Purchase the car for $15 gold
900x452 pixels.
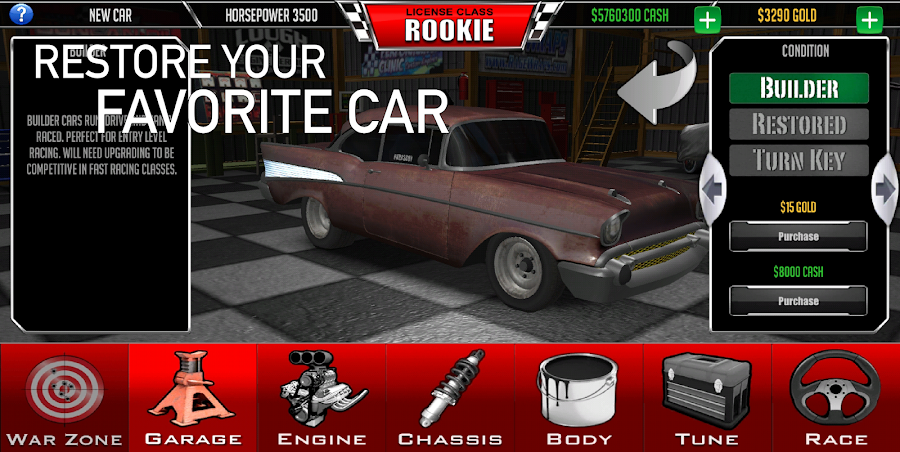(798, 237)
